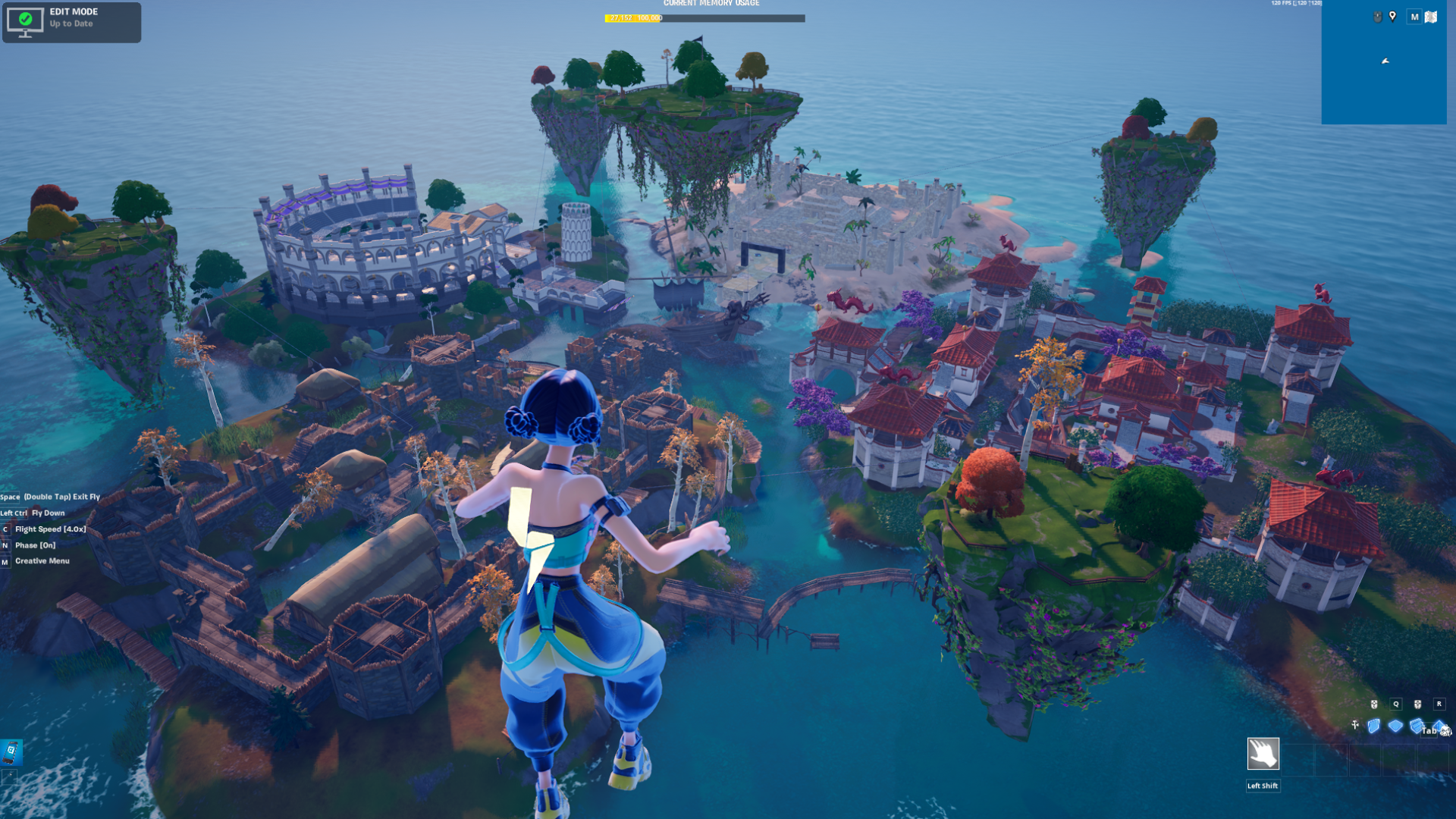Choose the floor building piece
1456x819 pixels.
(1395, 726)
